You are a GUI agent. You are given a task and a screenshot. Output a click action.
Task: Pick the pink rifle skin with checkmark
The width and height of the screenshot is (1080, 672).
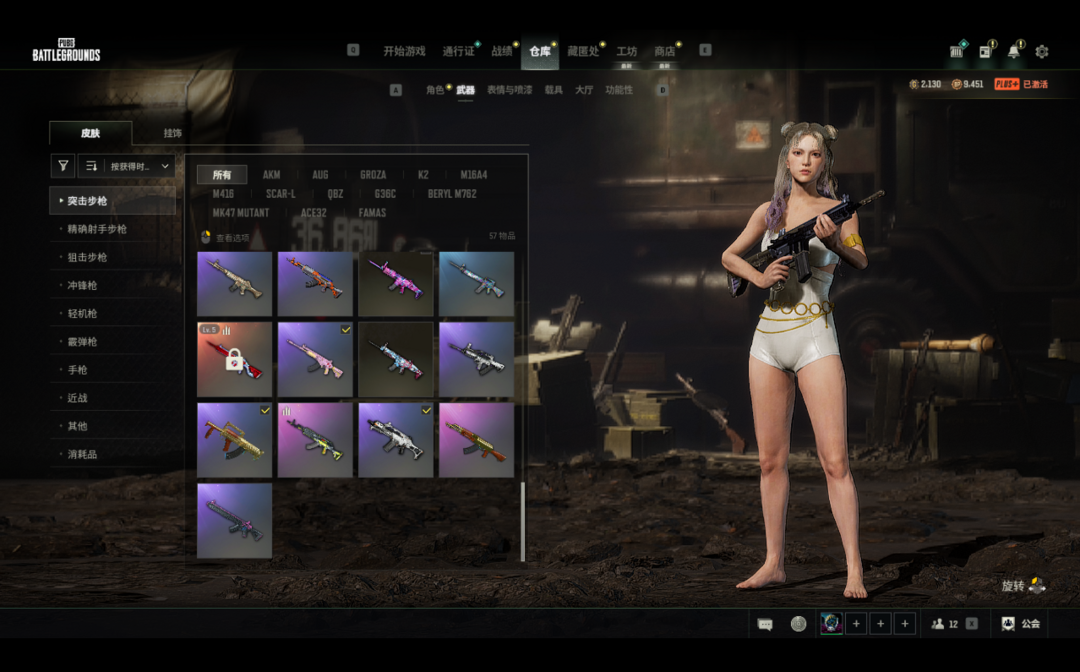[x=315, y=359]
